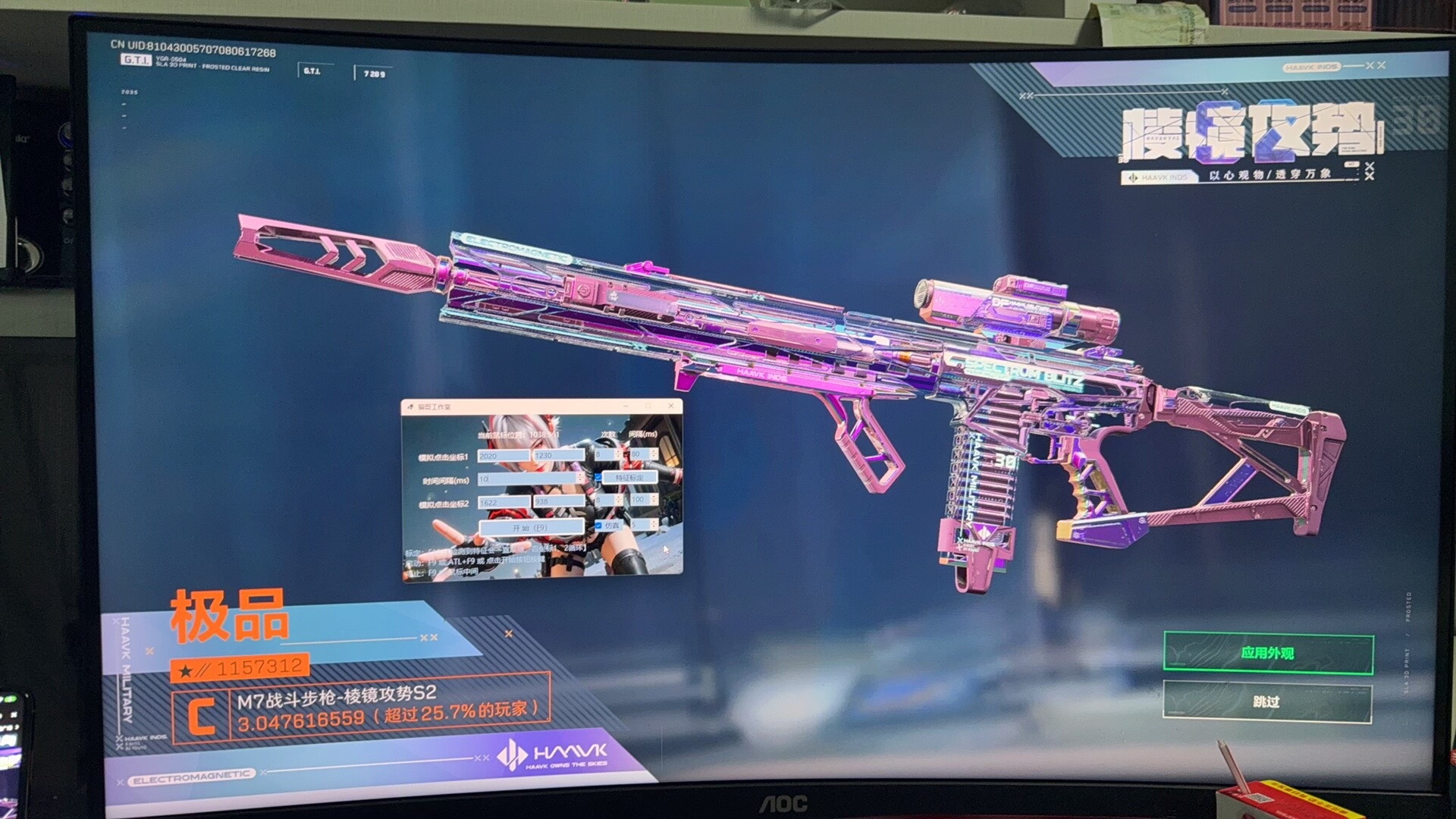Skip the reveal with 跳过
This screenshot has width=1456, height=819.
coord(1266,702)
